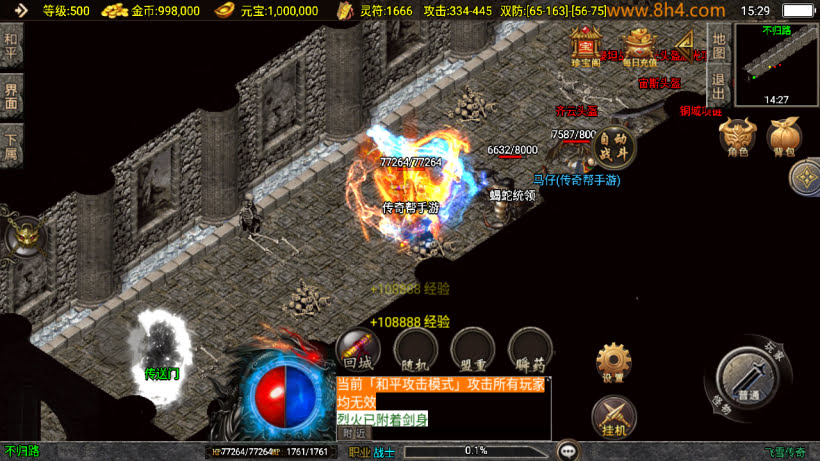Screen dimensions: 820x461
Task: Open the 背包 backpack
Action: pos(783,138)
